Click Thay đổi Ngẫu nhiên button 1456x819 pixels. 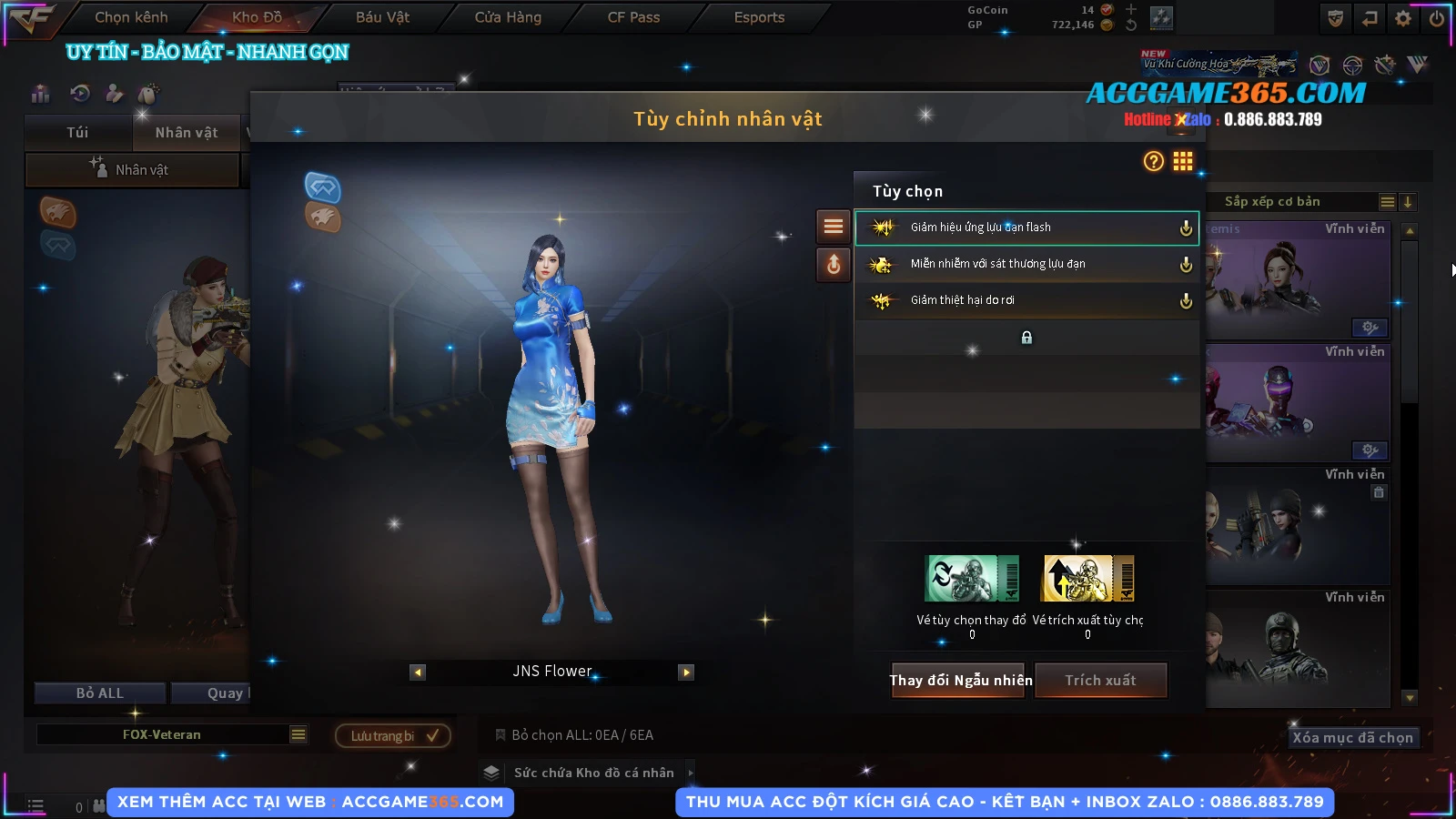point(960,680)
